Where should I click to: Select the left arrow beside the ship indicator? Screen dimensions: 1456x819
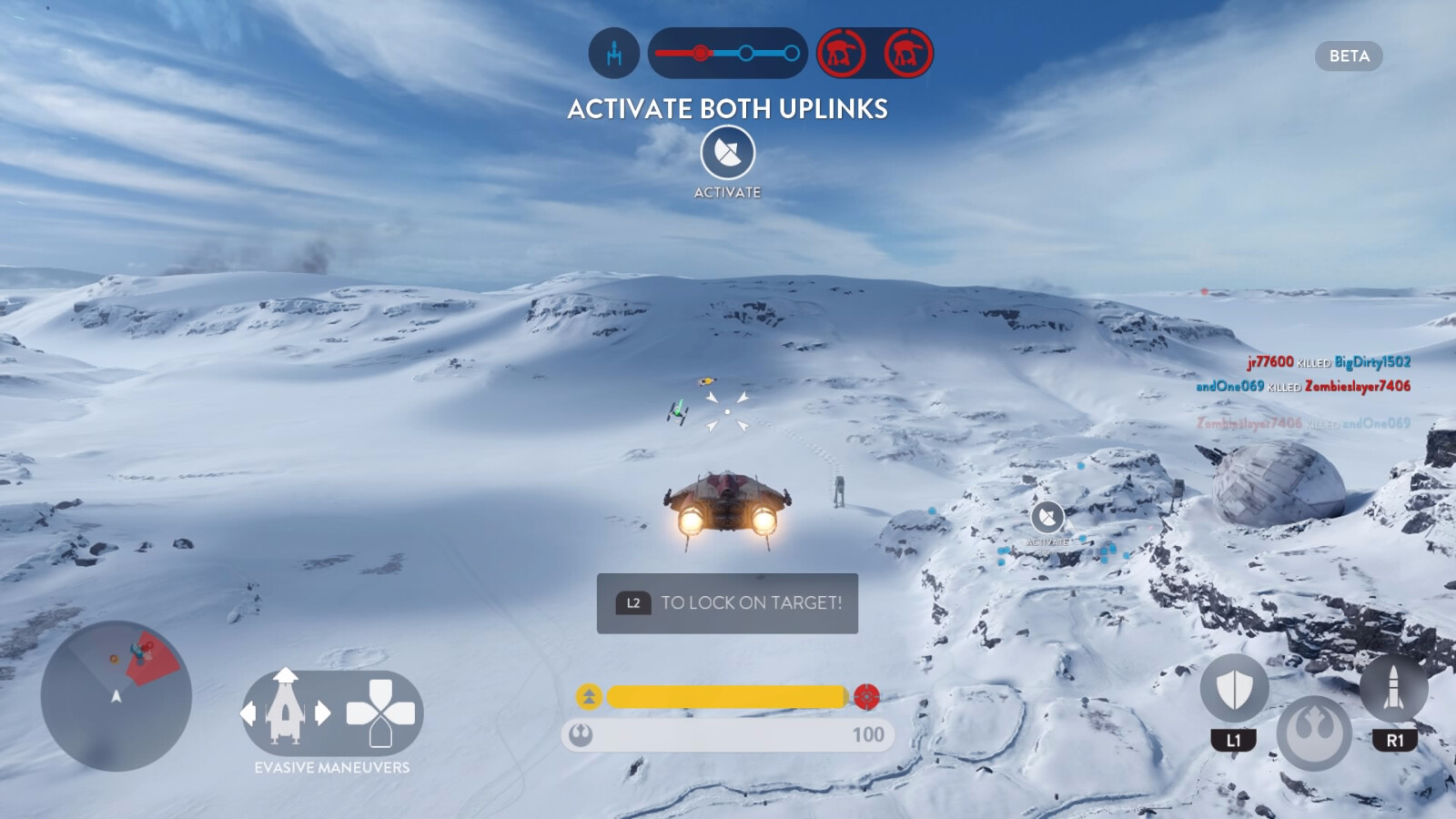[248, 715]
